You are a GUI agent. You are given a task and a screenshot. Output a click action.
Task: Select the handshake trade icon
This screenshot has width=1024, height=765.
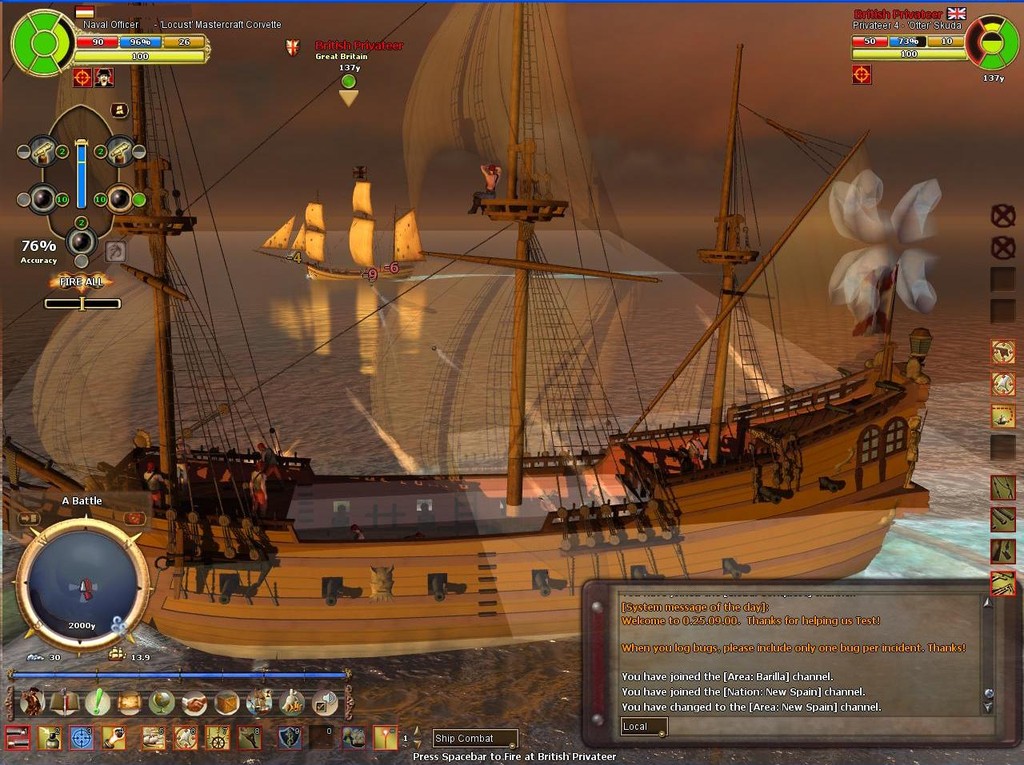[195, 702]
